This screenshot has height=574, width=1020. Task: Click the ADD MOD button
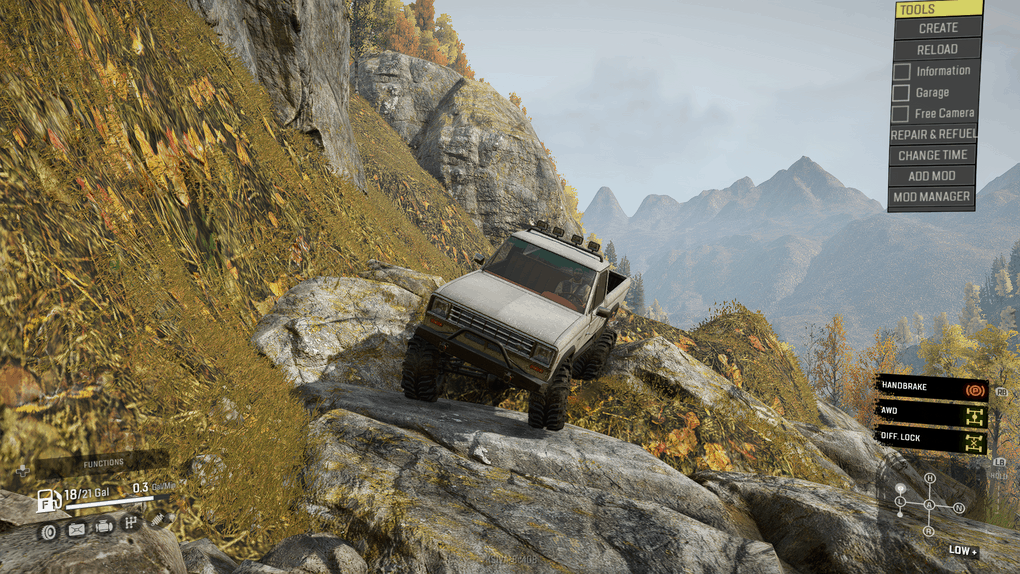(x=933, y=176)
